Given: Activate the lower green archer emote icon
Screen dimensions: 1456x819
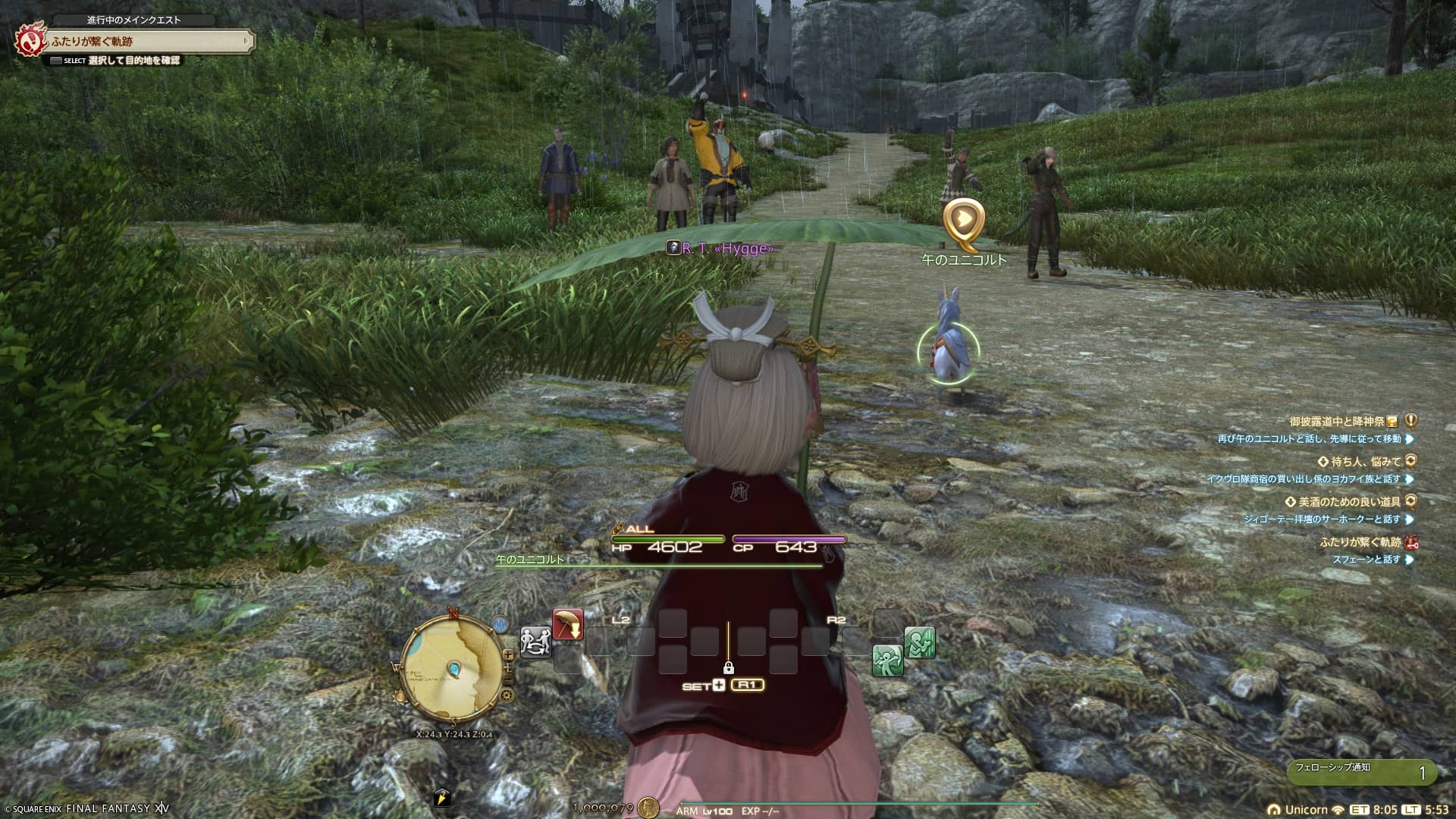Looking at the screenshot, I should click(x=887, y=661).
